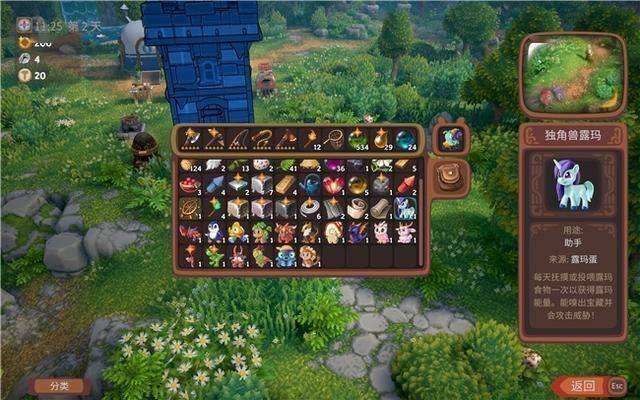Click the 返回 back button

[583, 385]
